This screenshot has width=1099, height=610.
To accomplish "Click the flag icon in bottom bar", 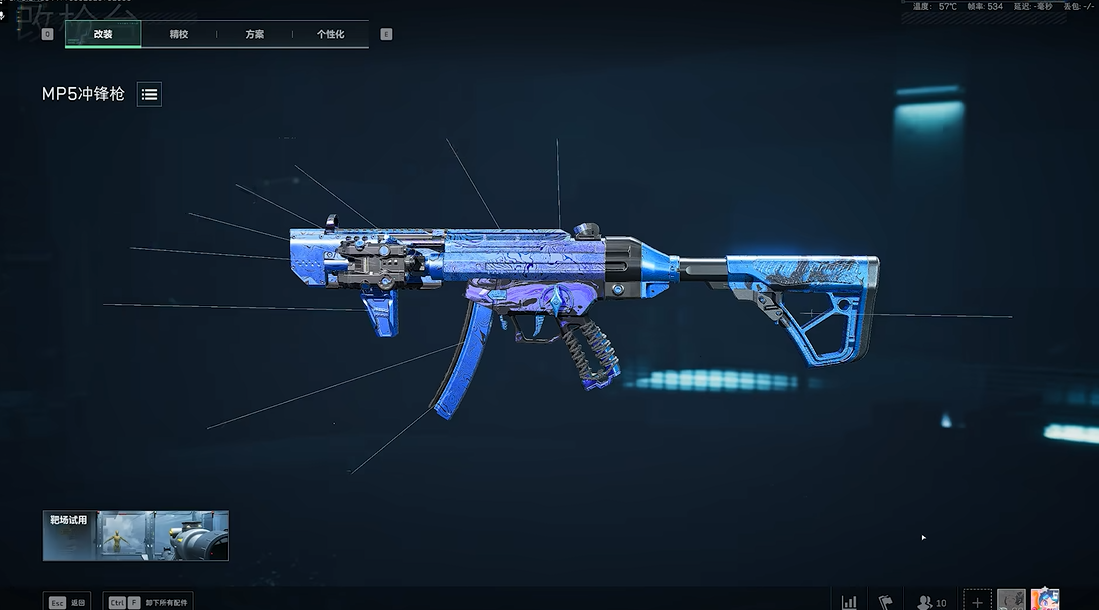I will click(x=885, y=602).
